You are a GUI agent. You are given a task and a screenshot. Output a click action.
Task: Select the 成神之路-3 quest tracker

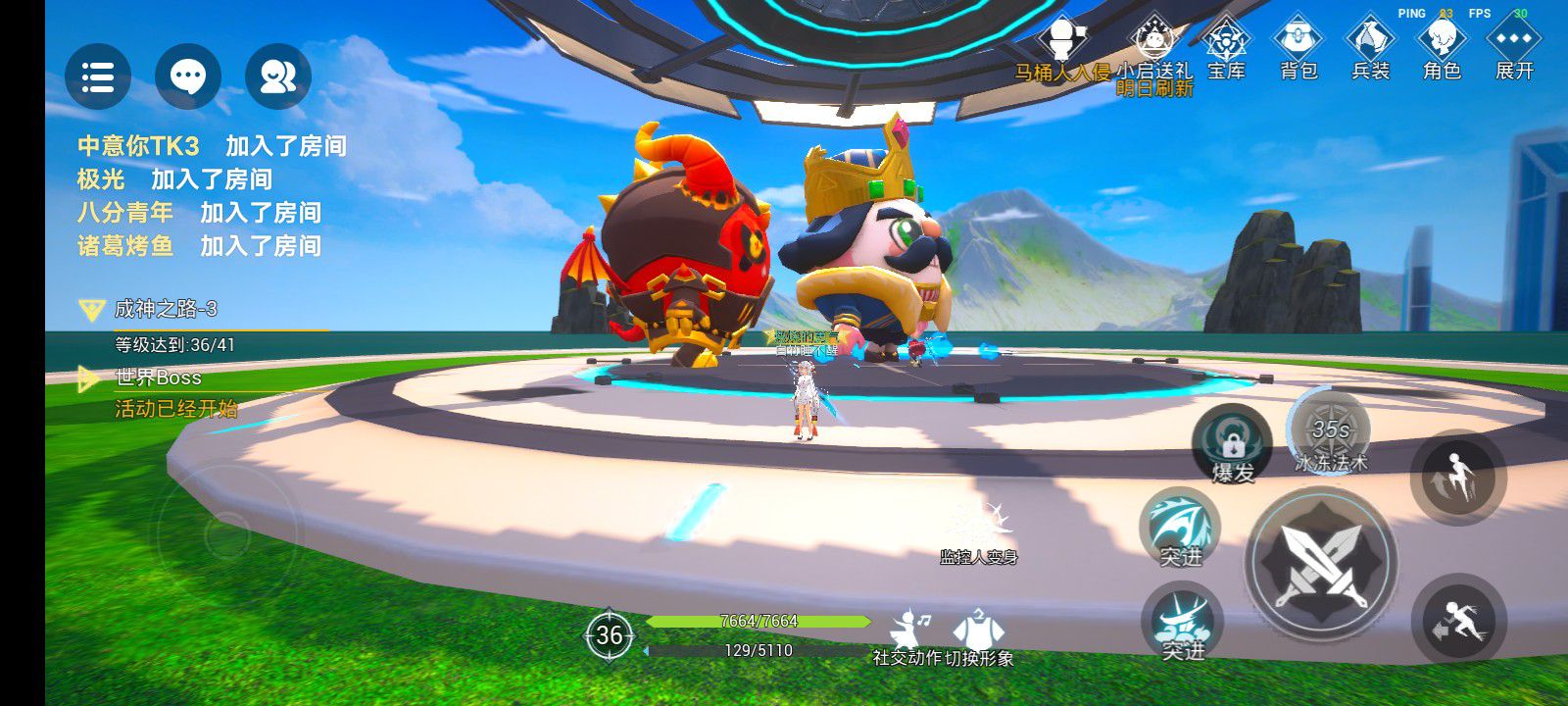[165, 310]
